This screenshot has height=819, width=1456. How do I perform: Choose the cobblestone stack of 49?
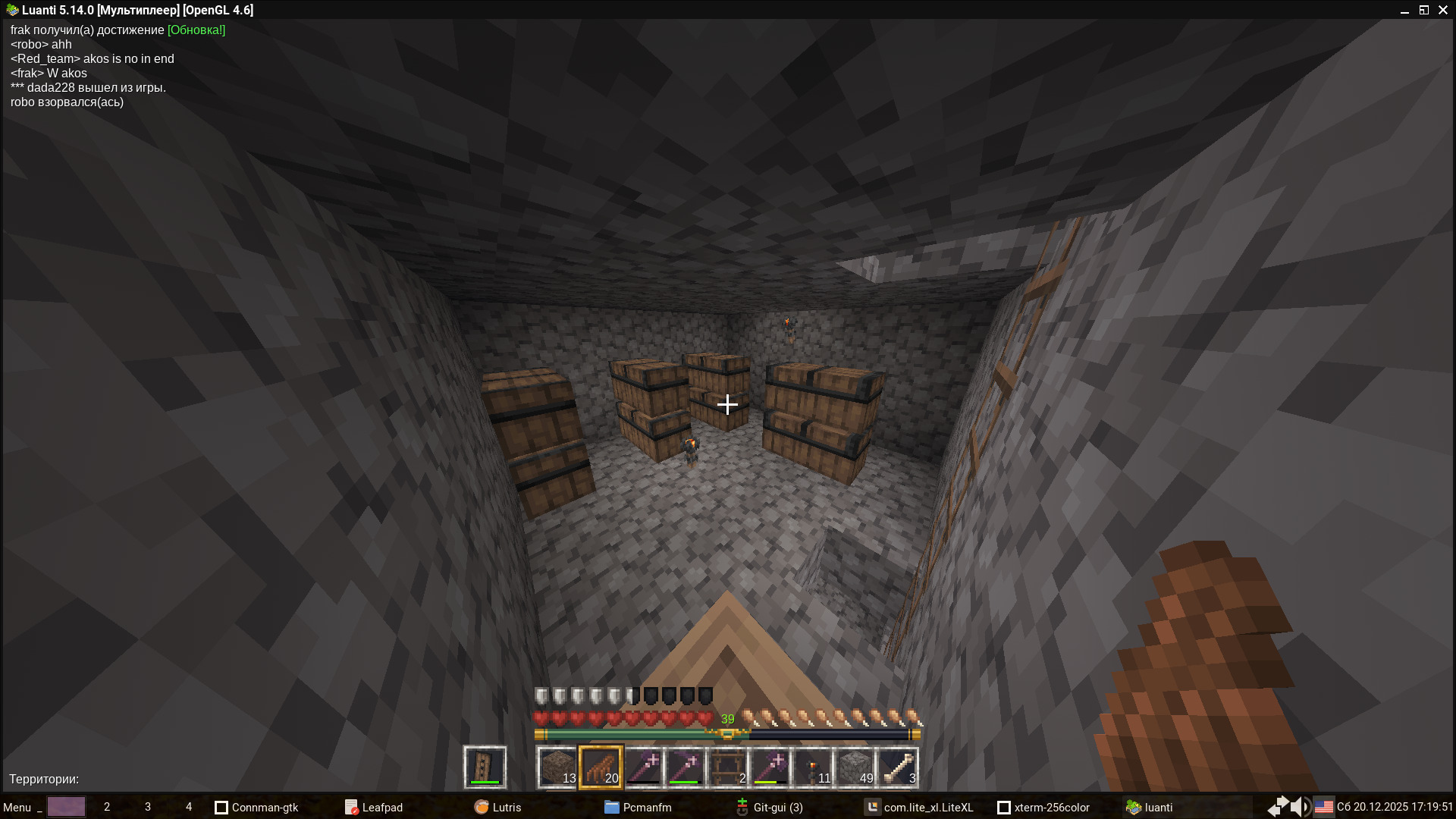pyautogui.click(x=855, y=767)
